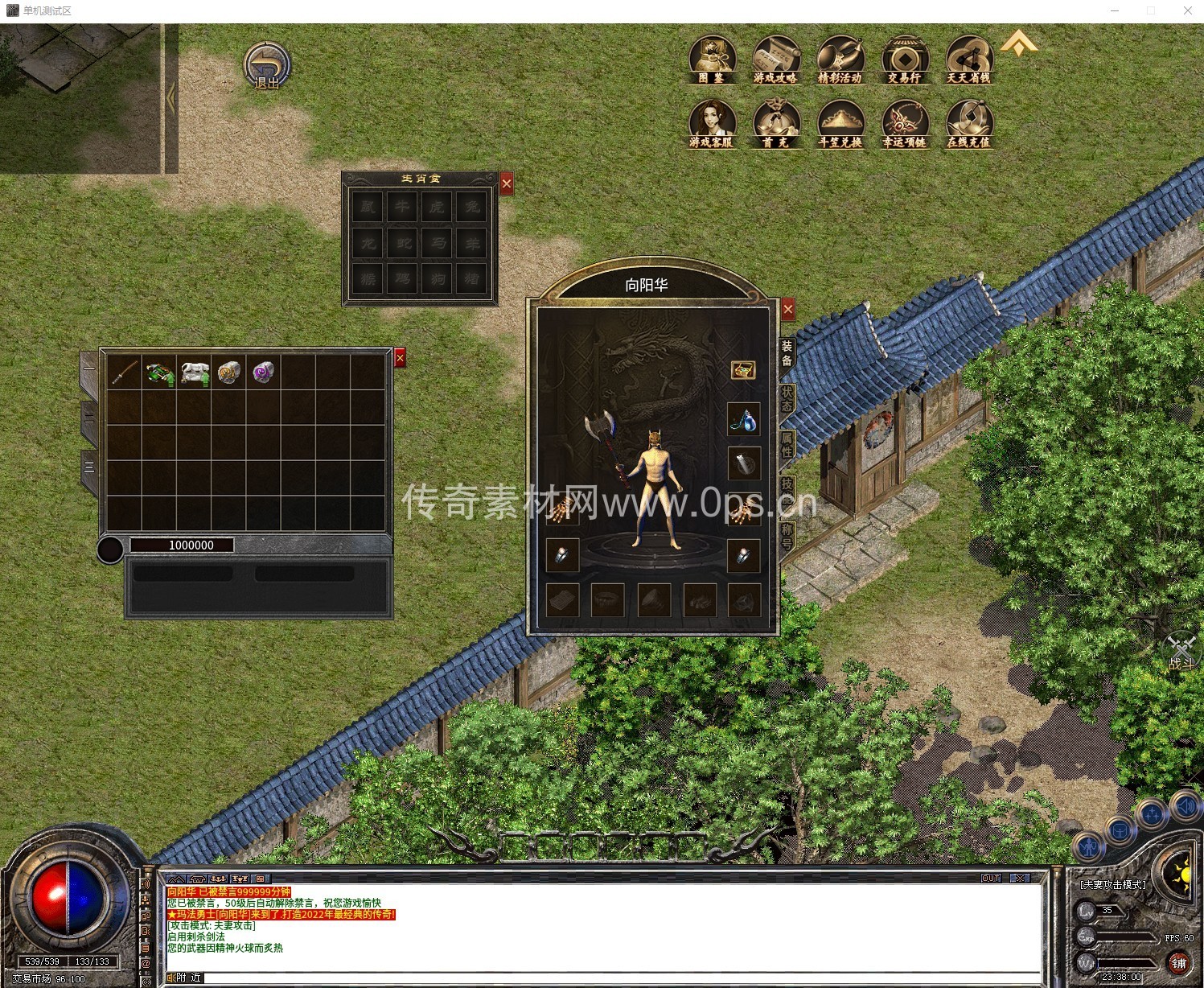This screenshot has width=1204, height=988.
Task: Open the 游戏攻略 game guide
Action: click(776, 60)
